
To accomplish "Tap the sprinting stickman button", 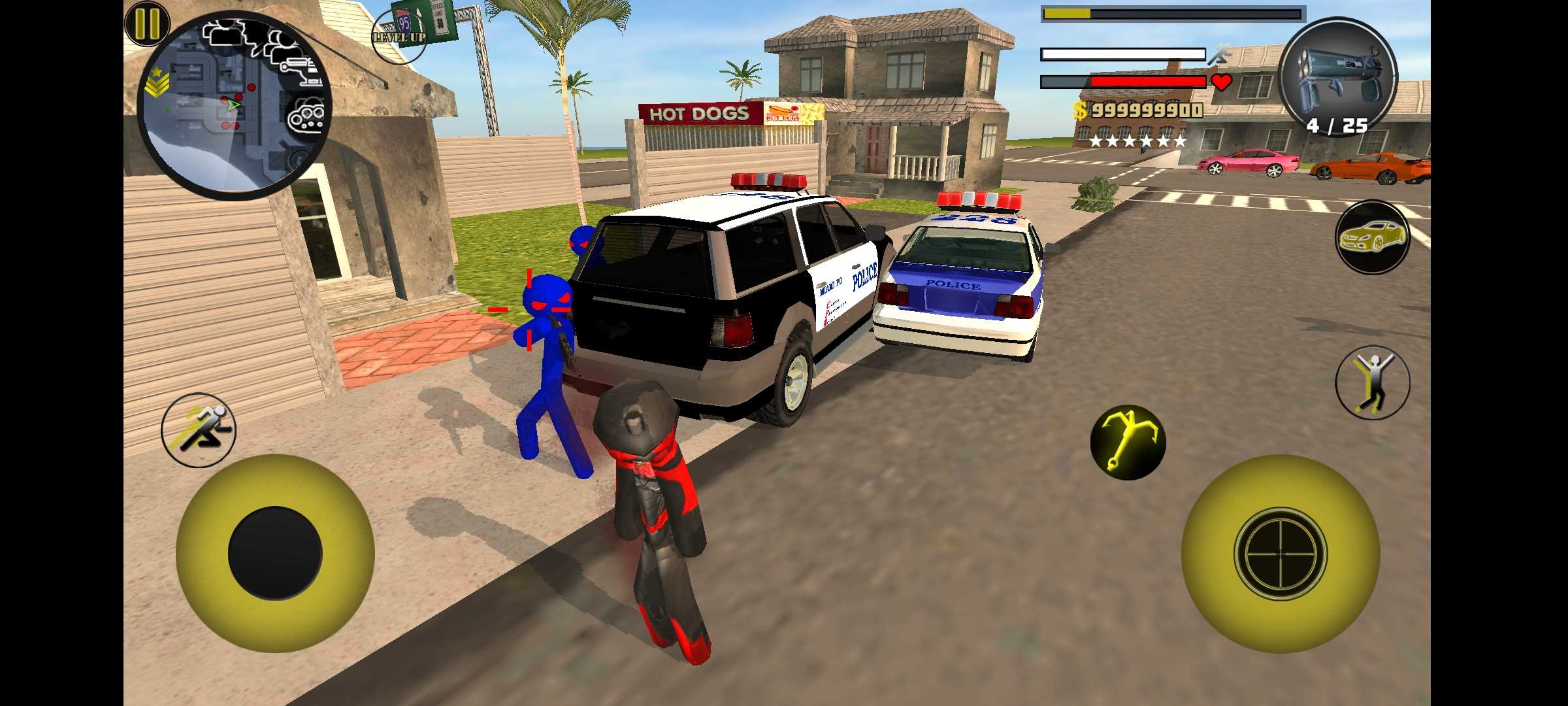I will coord(199,429).
